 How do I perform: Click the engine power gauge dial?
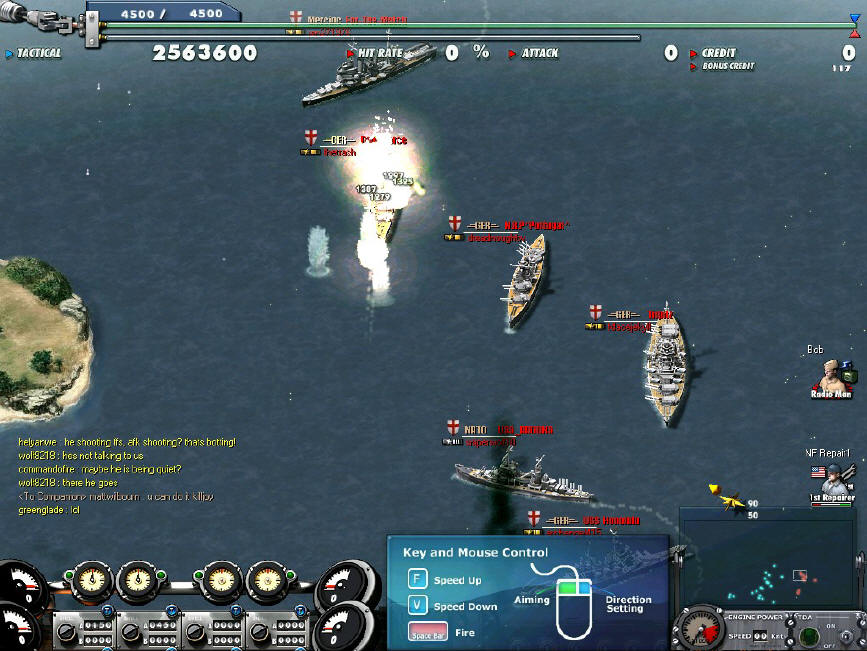[700, 628]
